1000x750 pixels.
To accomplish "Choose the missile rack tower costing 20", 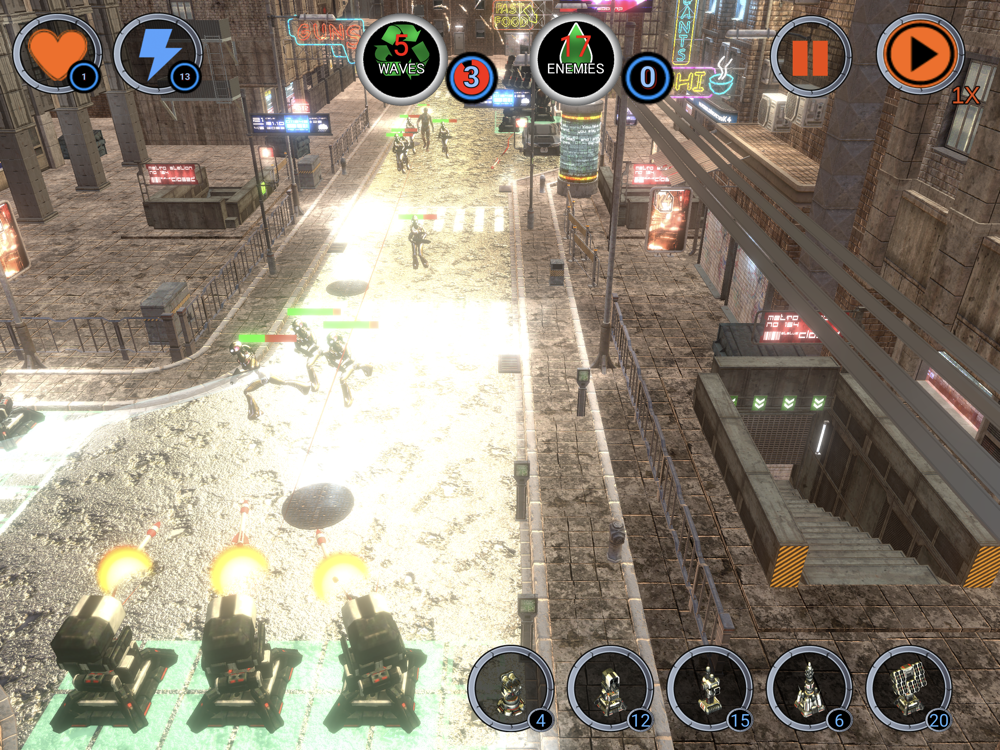I will (x=909, y=688).
